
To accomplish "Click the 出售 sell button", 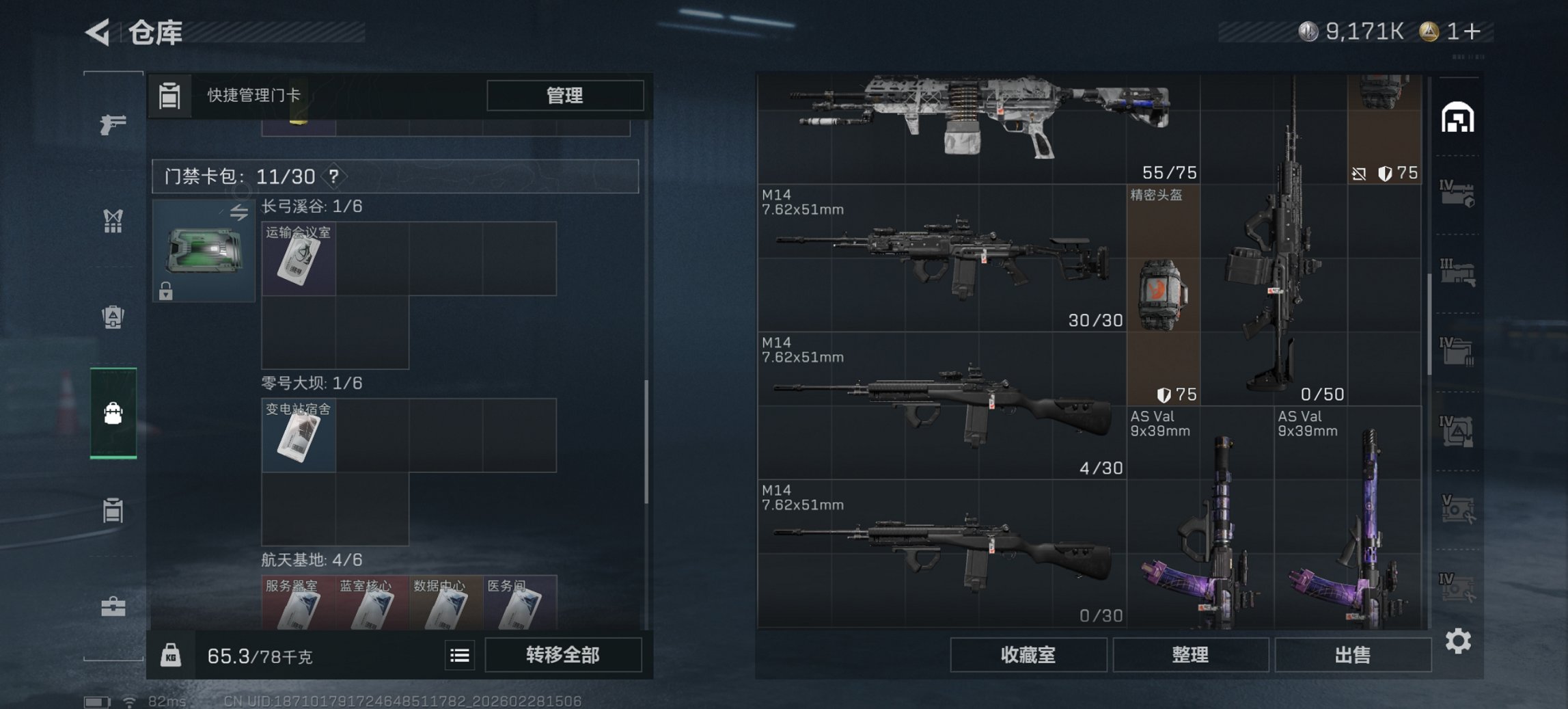I will [x=1353, y=655].
